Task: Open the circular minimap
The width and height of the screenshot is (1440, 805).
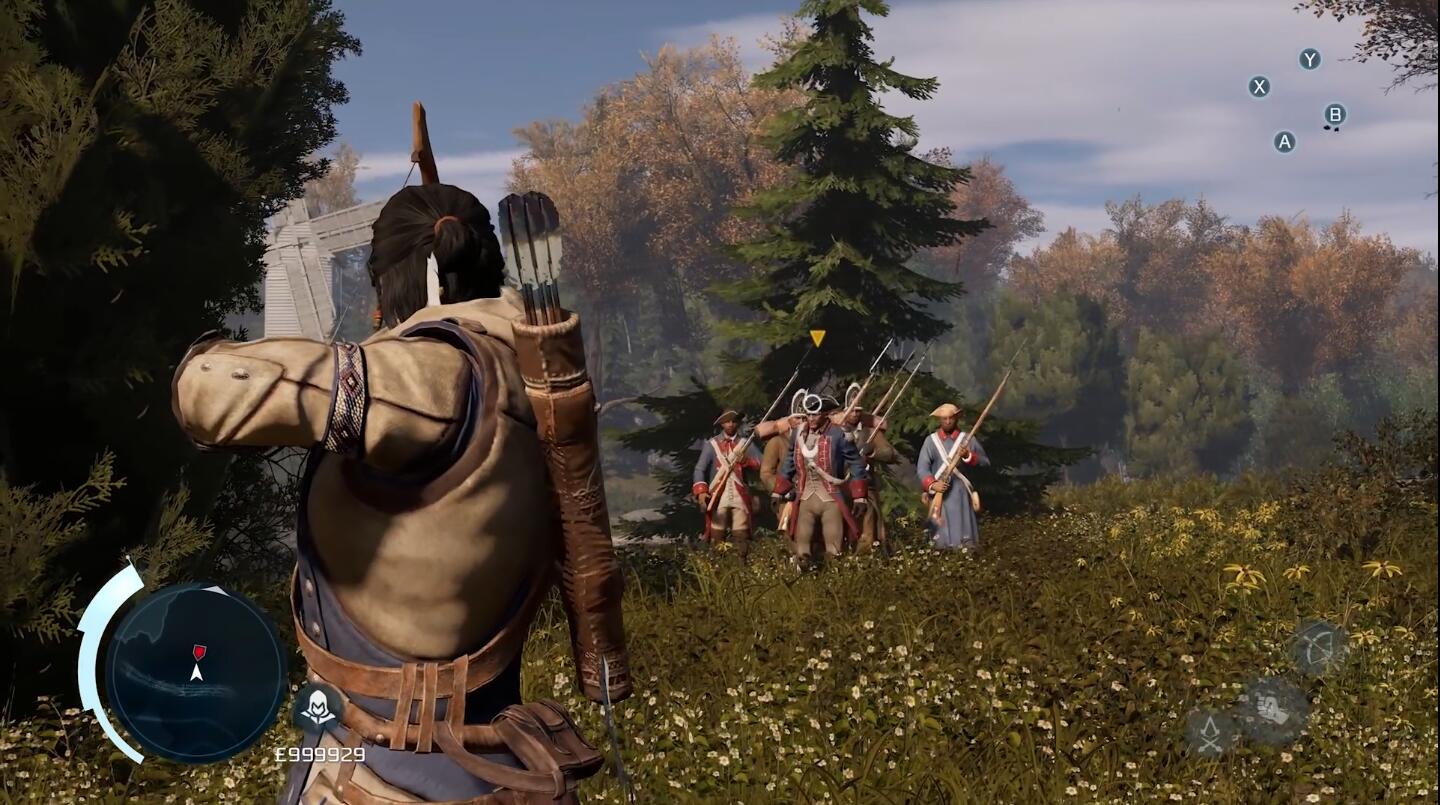Action: 196,673
